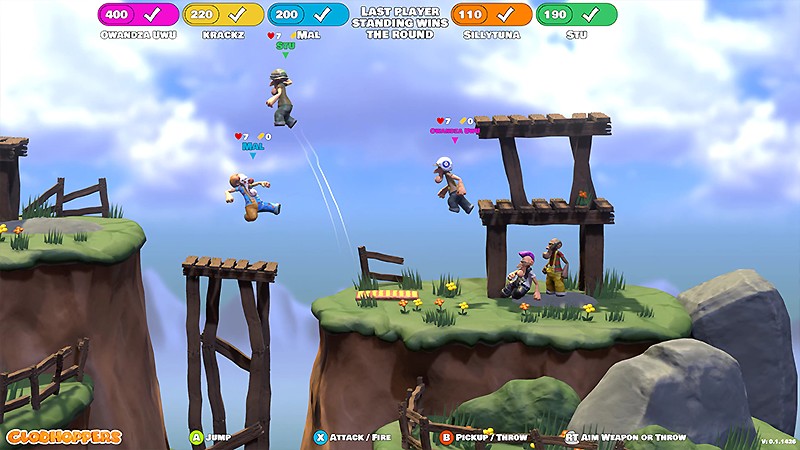Image resolution: width=800 pixels, height=450 pixels.
Task: Select Owandza UwU's magenta player panel
Action: [x=138, y=15]
